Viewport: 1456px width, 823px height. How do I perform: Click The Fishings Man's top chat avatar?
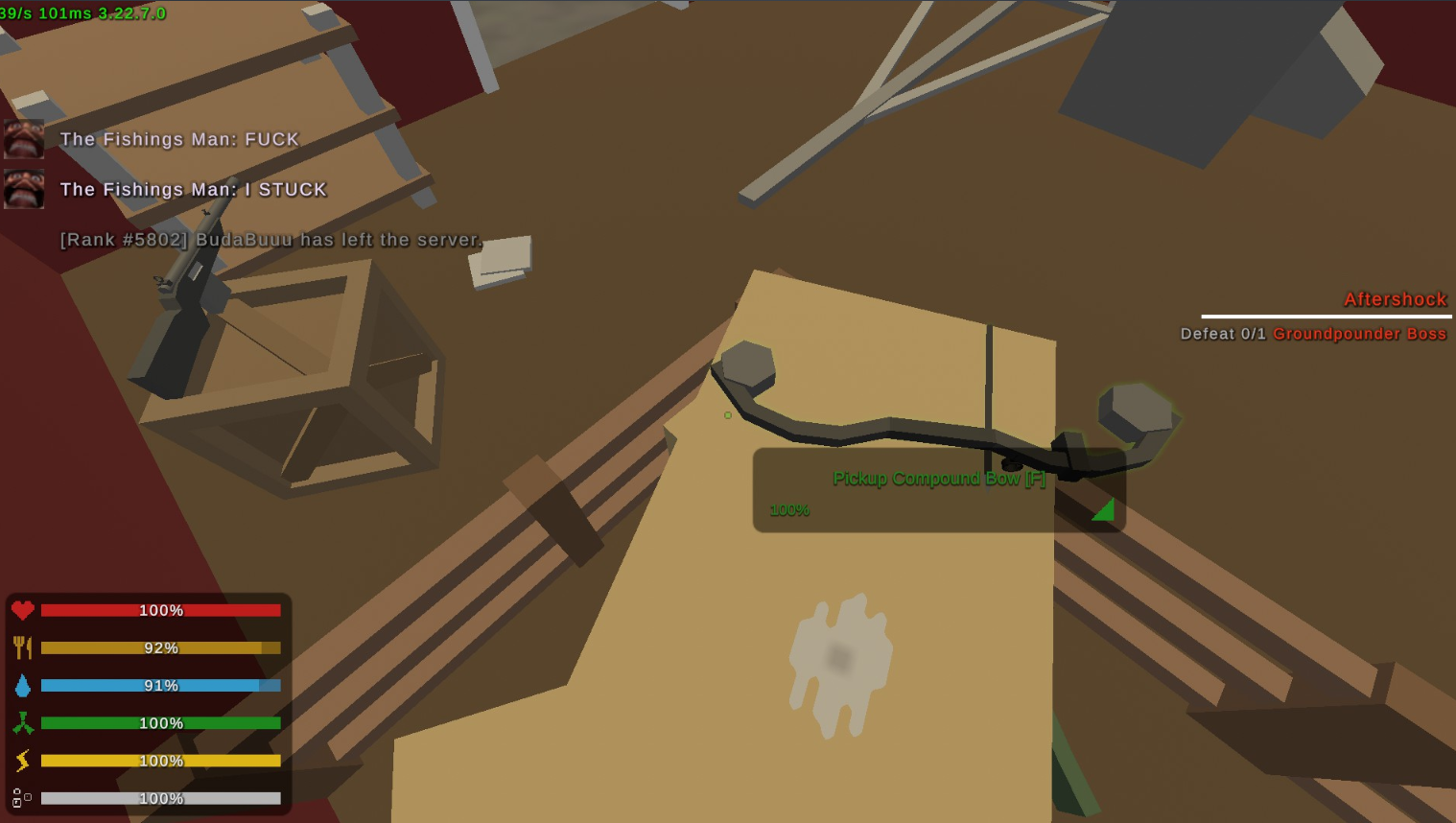coord(24,138)
